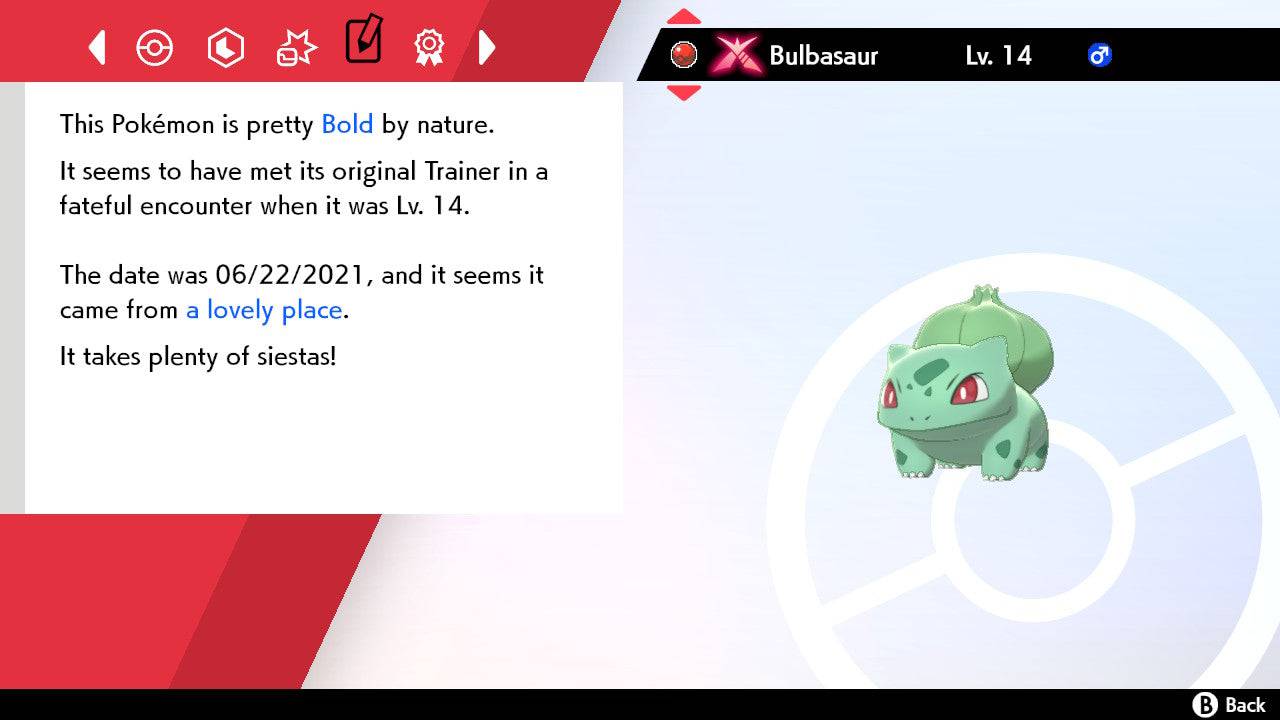The width and height of the screenshot is (1280, 720).
Task: Go to the next summary page arrow
Action: coord(488,47)
